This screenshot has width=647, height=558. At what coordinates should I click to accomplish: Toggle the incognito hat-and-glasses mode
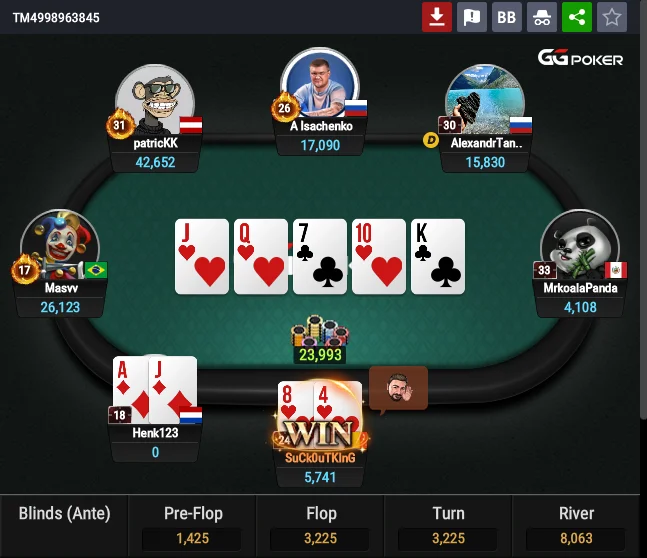pyautogui.click(x=541, y=17)
